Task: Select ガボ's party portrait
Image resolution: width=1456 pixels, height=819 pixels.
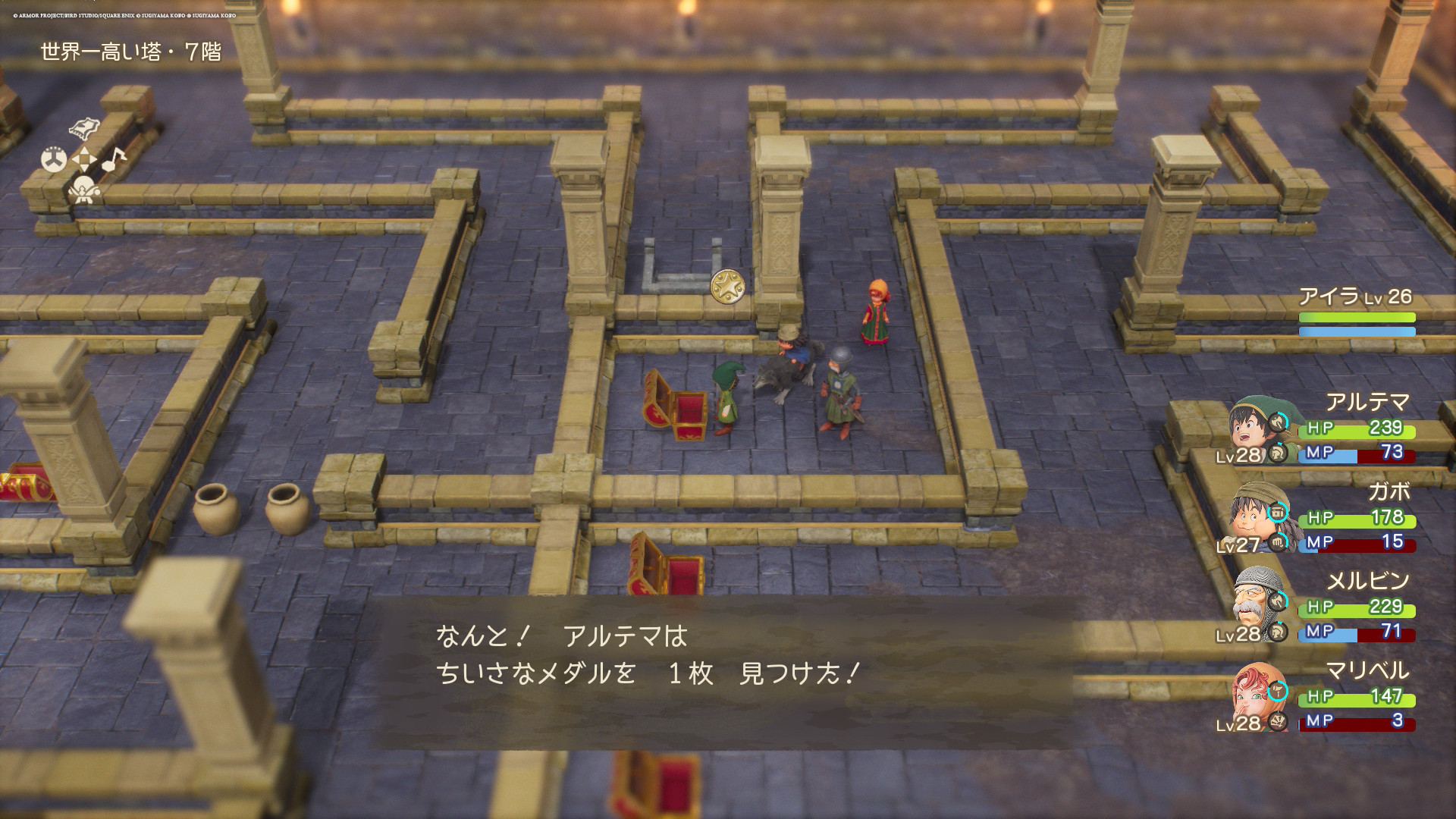Action: click(x=1253, y=517)
